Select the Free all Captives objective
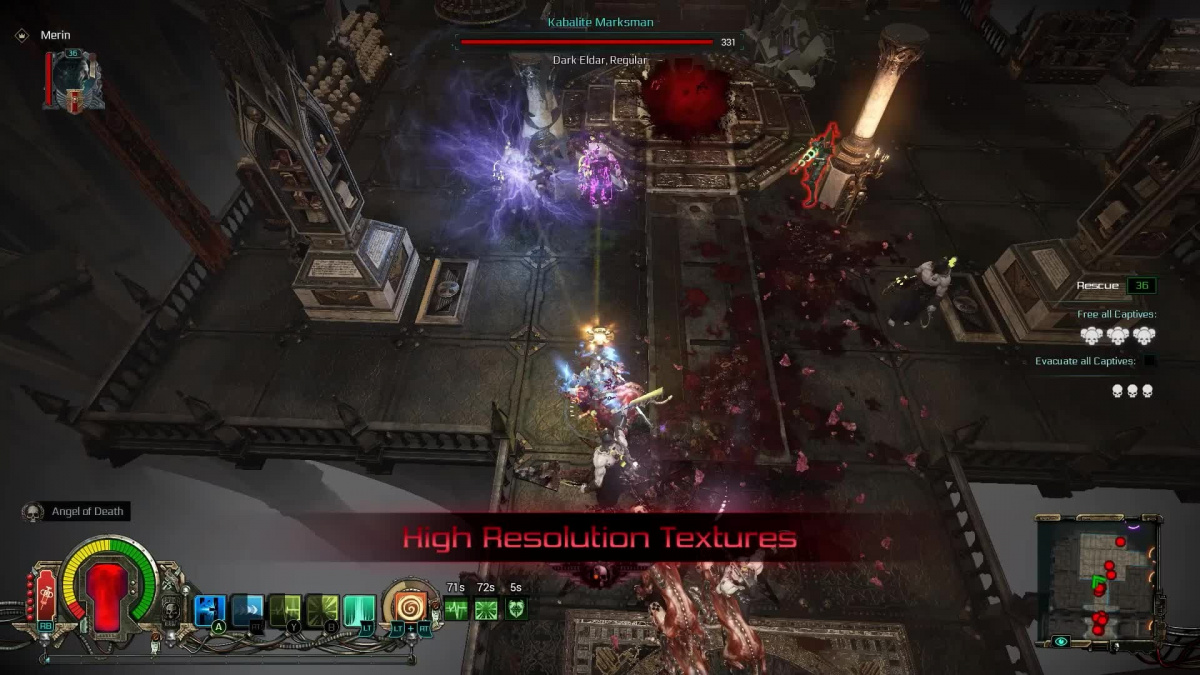Viewport: 1200px width, 675px height. pos(1117,314)
